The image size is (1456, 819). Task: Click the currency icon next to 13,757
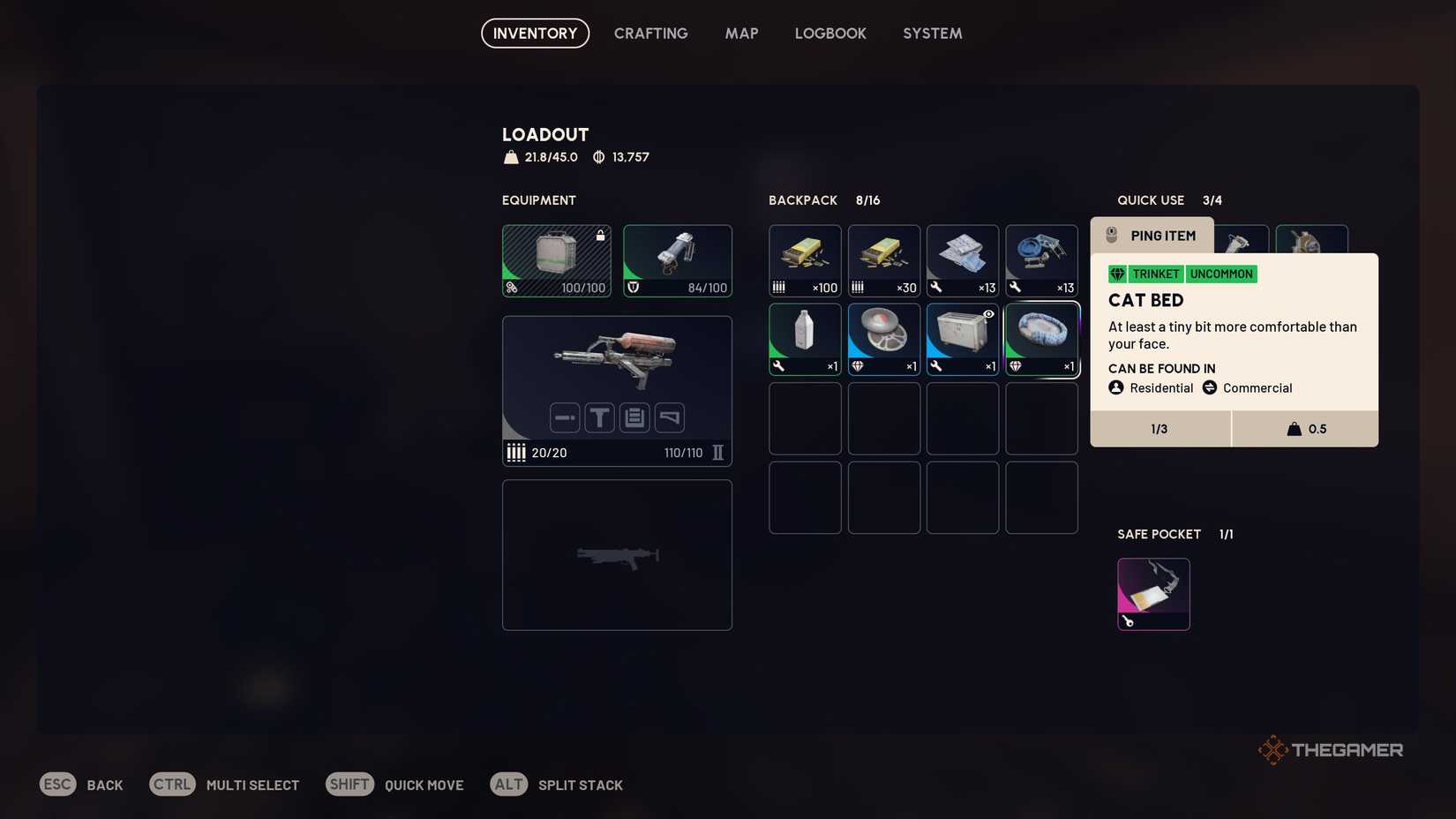(x=600, y=157)
